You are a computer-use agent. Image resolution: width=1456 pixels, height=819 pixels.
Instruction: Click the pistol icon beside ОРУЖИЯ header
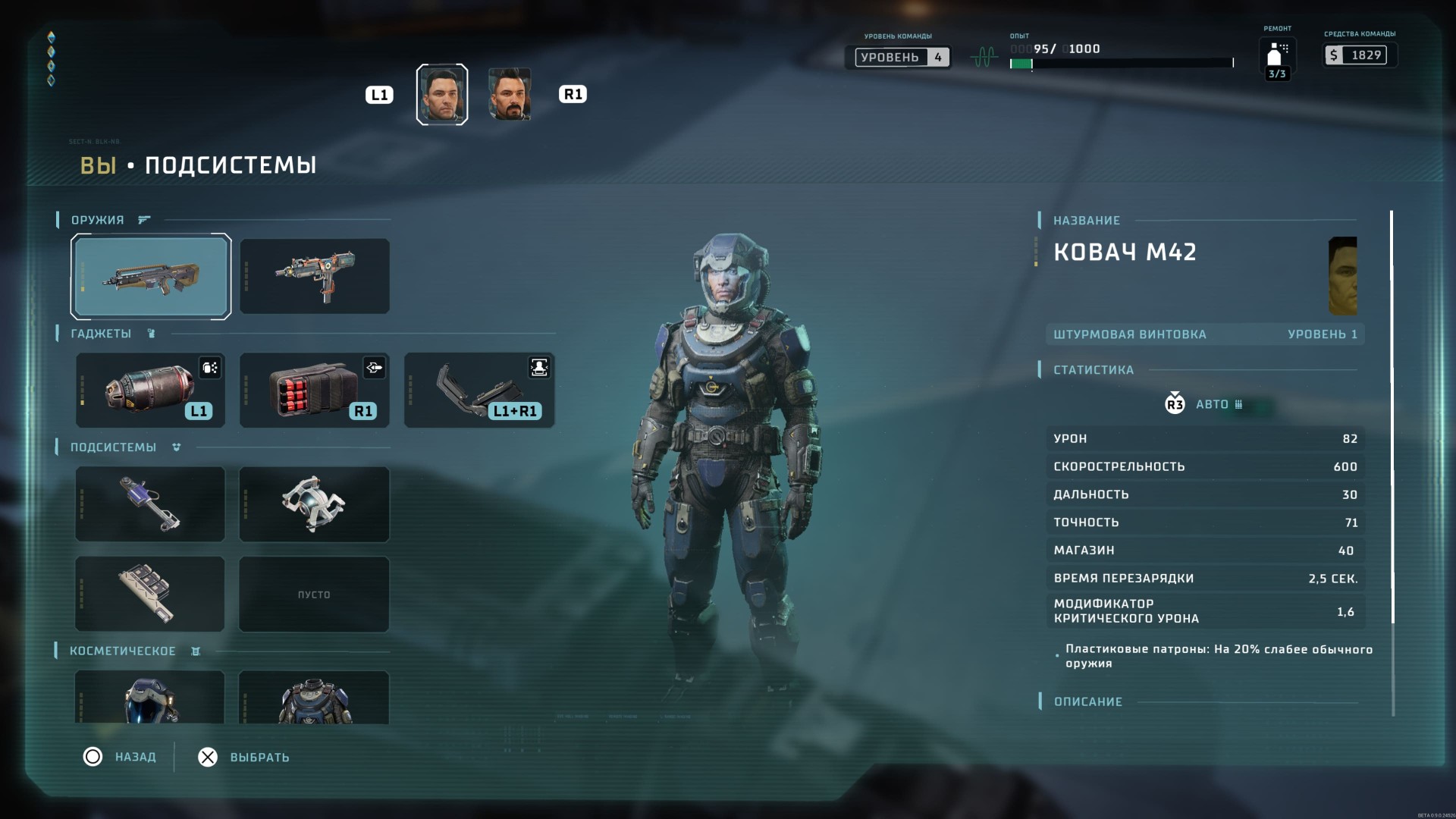pyautogui.click(x=143, y=219)
